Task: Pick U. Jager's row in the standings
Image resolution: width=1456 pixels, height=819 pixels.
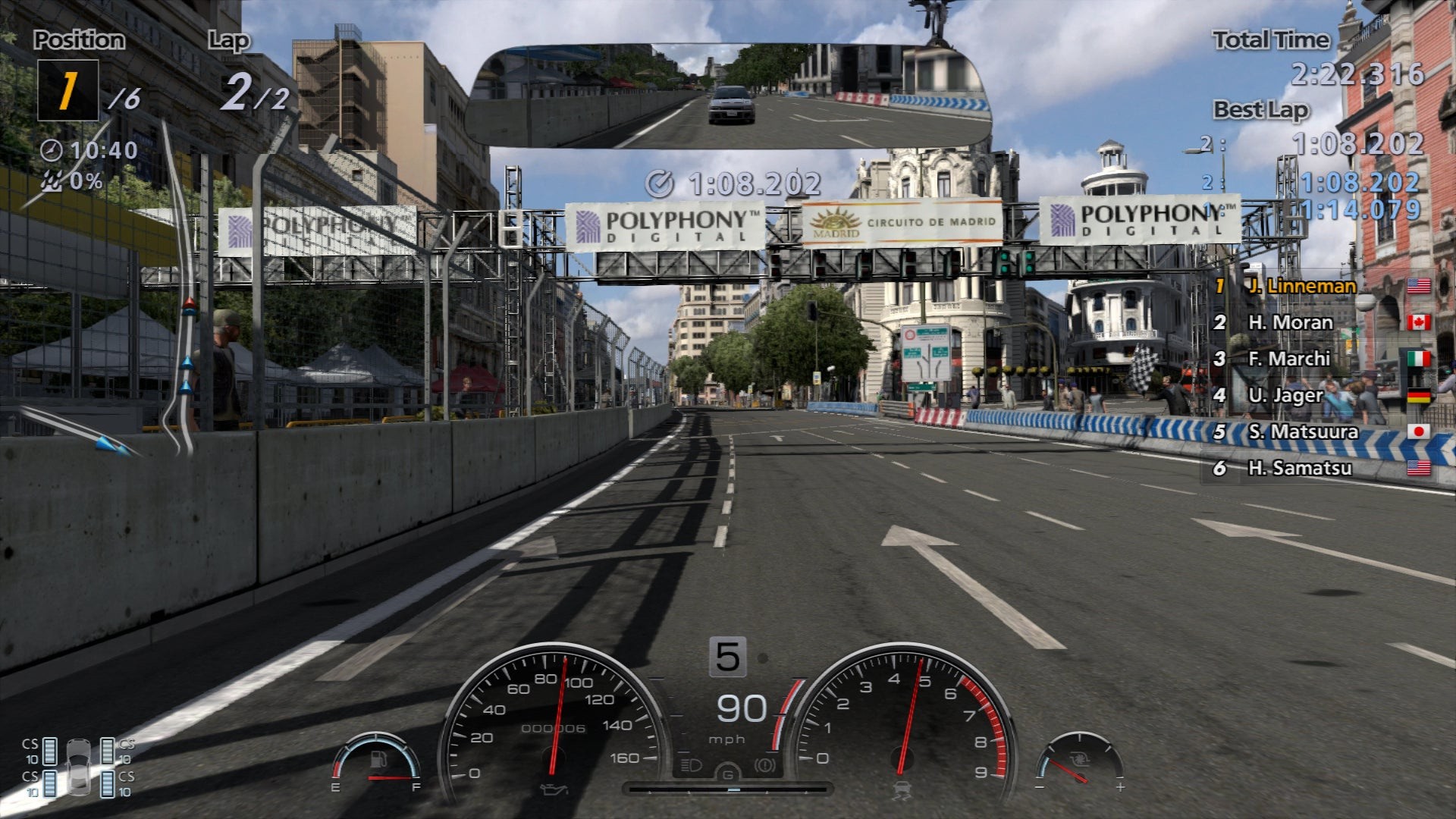Action: click(1285, 395)
